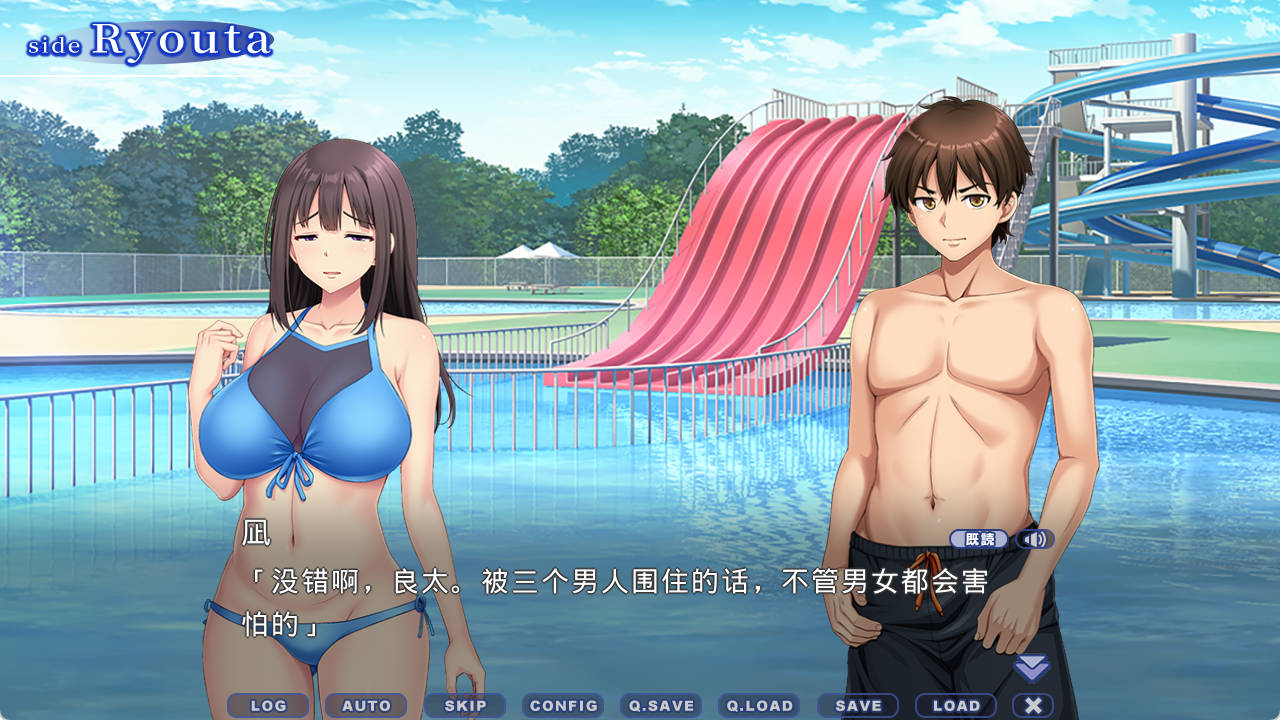1280x720 pixels.
Task: Open the LOAD game screen
Action: pos(956,705)
